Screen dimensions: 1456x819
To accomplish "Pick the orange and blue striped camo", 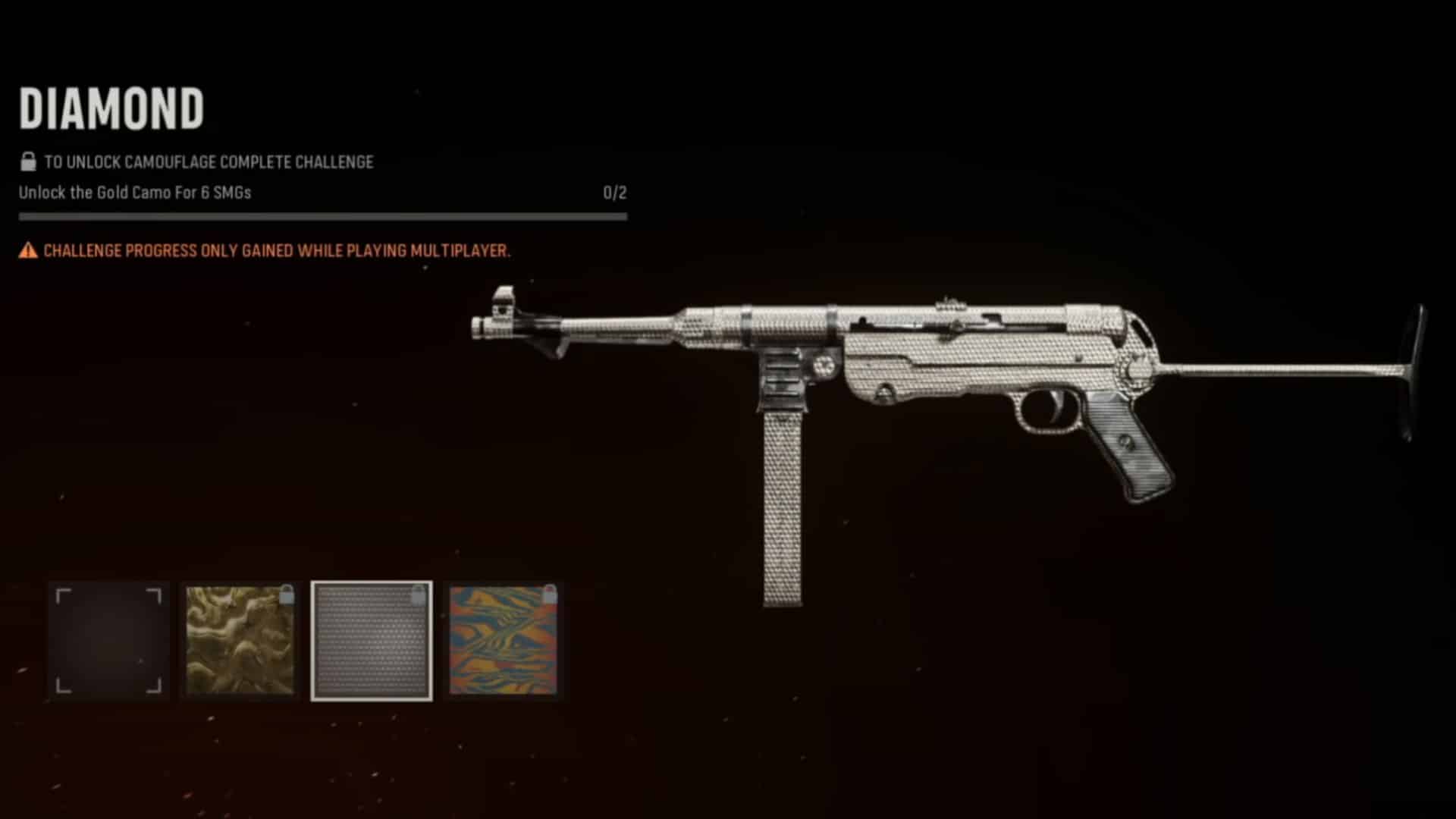I will click(x=504, y=642).
